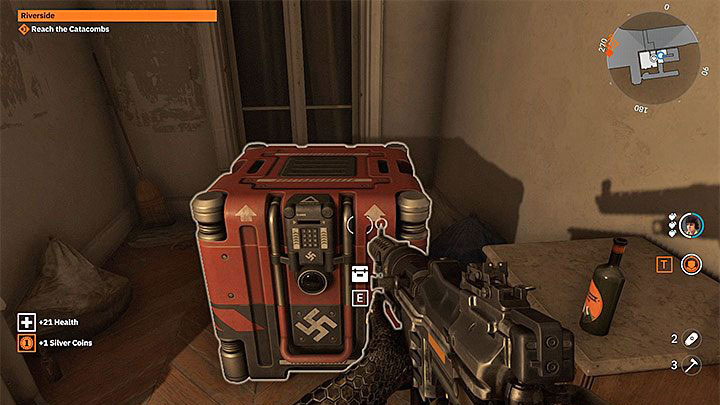This screenshot has height=405, width=720.
Task: Click the co-op partner portrait
Action: click(691, 227)
